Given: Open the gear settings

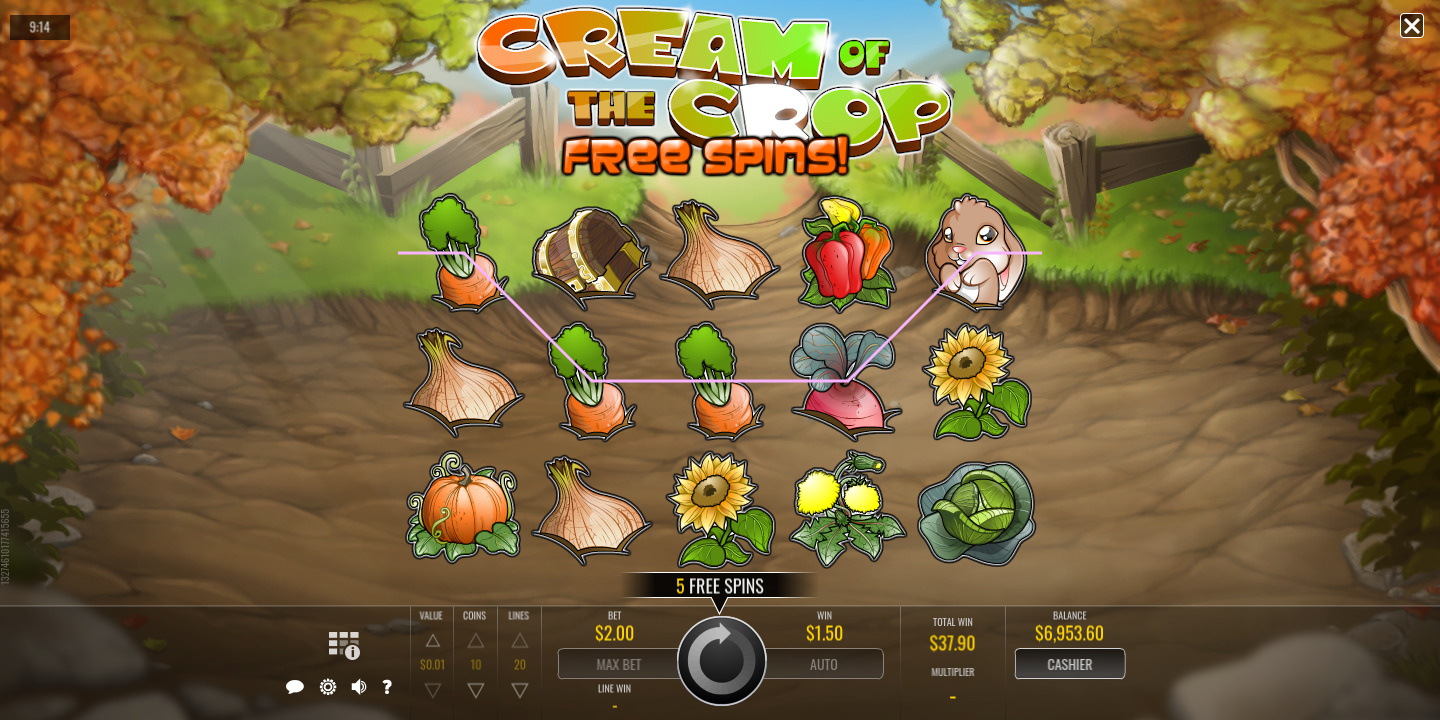Looking at the screenshot, I should [327, 687].
